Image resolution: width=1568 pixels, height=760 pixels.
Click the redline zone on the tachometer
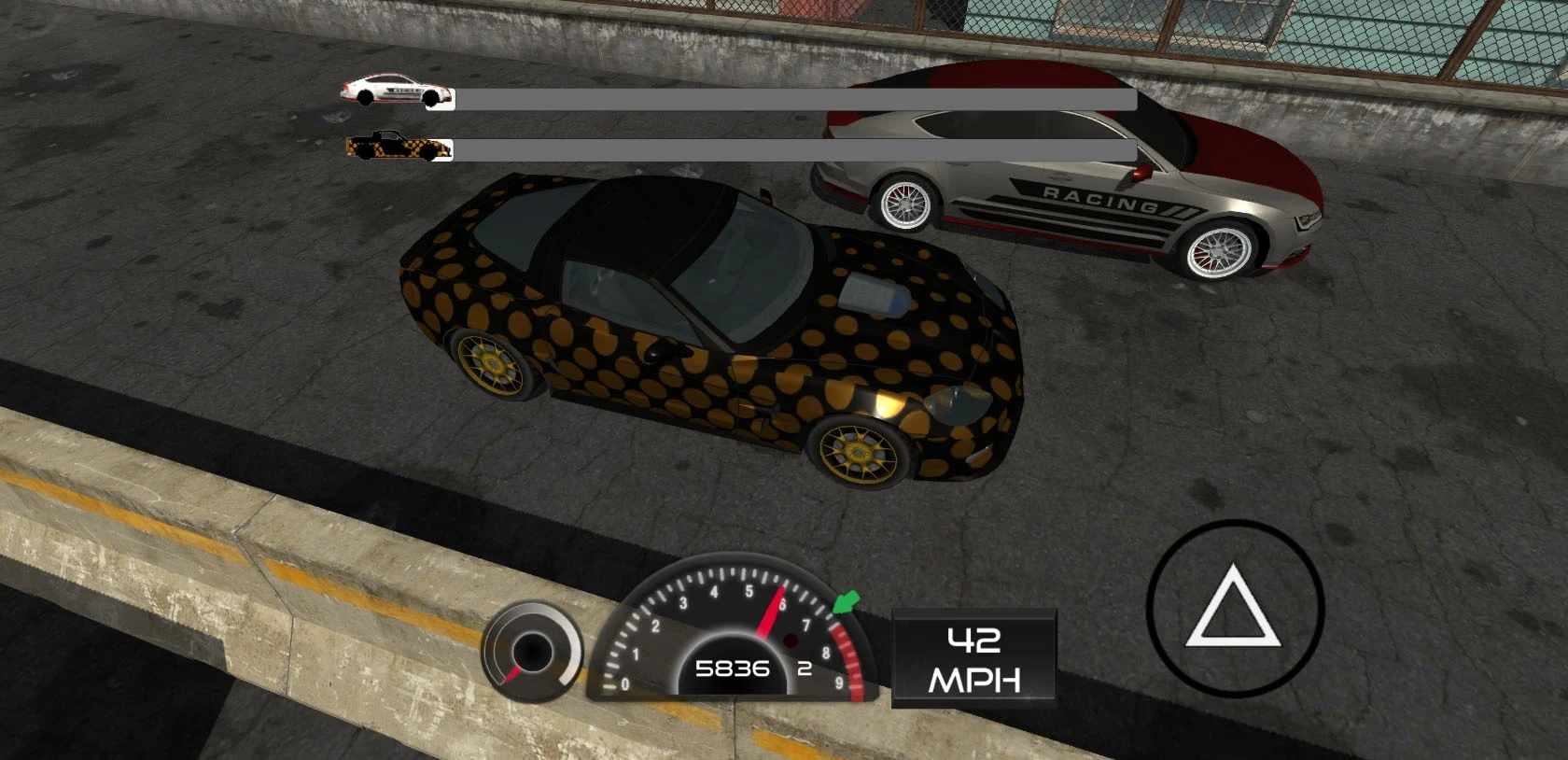click(x=845, y=654)
